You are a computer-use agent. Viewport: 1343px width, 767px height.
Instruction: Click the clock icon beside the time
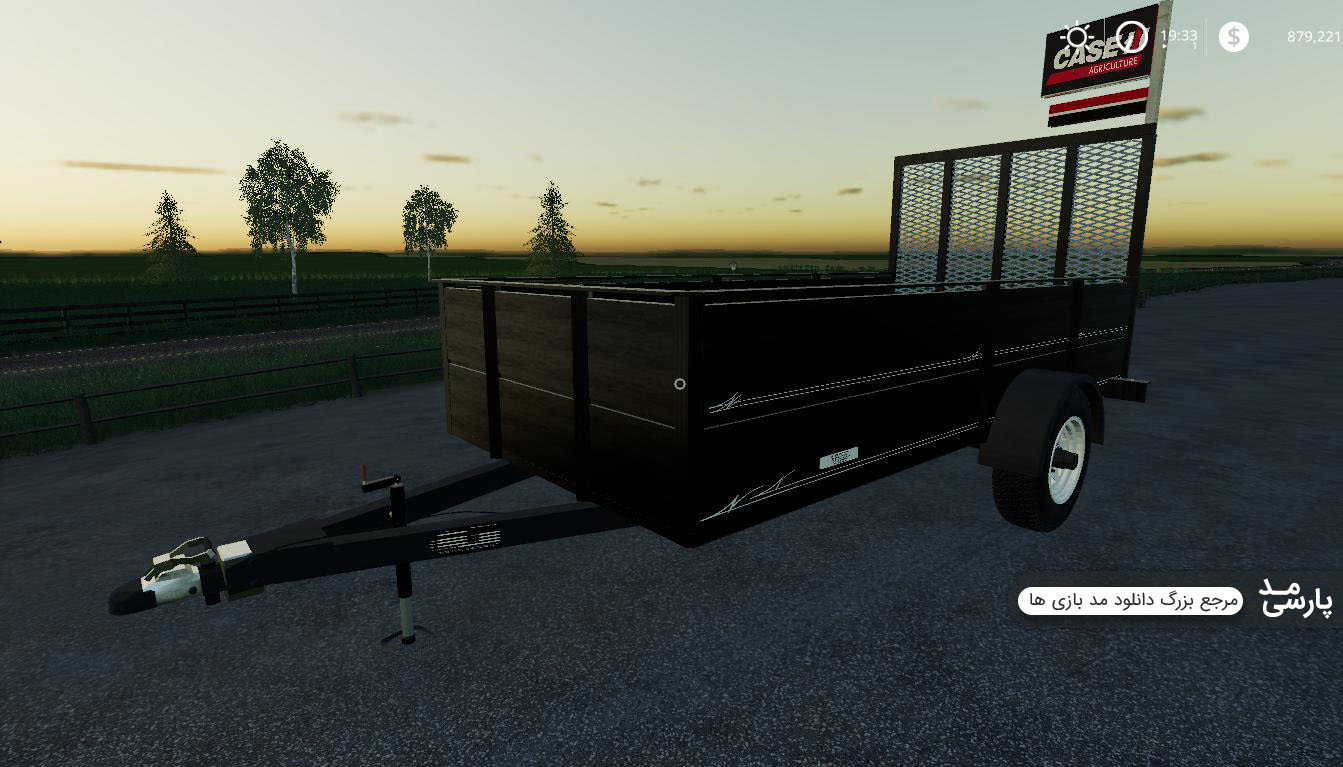[x=1132, y=37]
